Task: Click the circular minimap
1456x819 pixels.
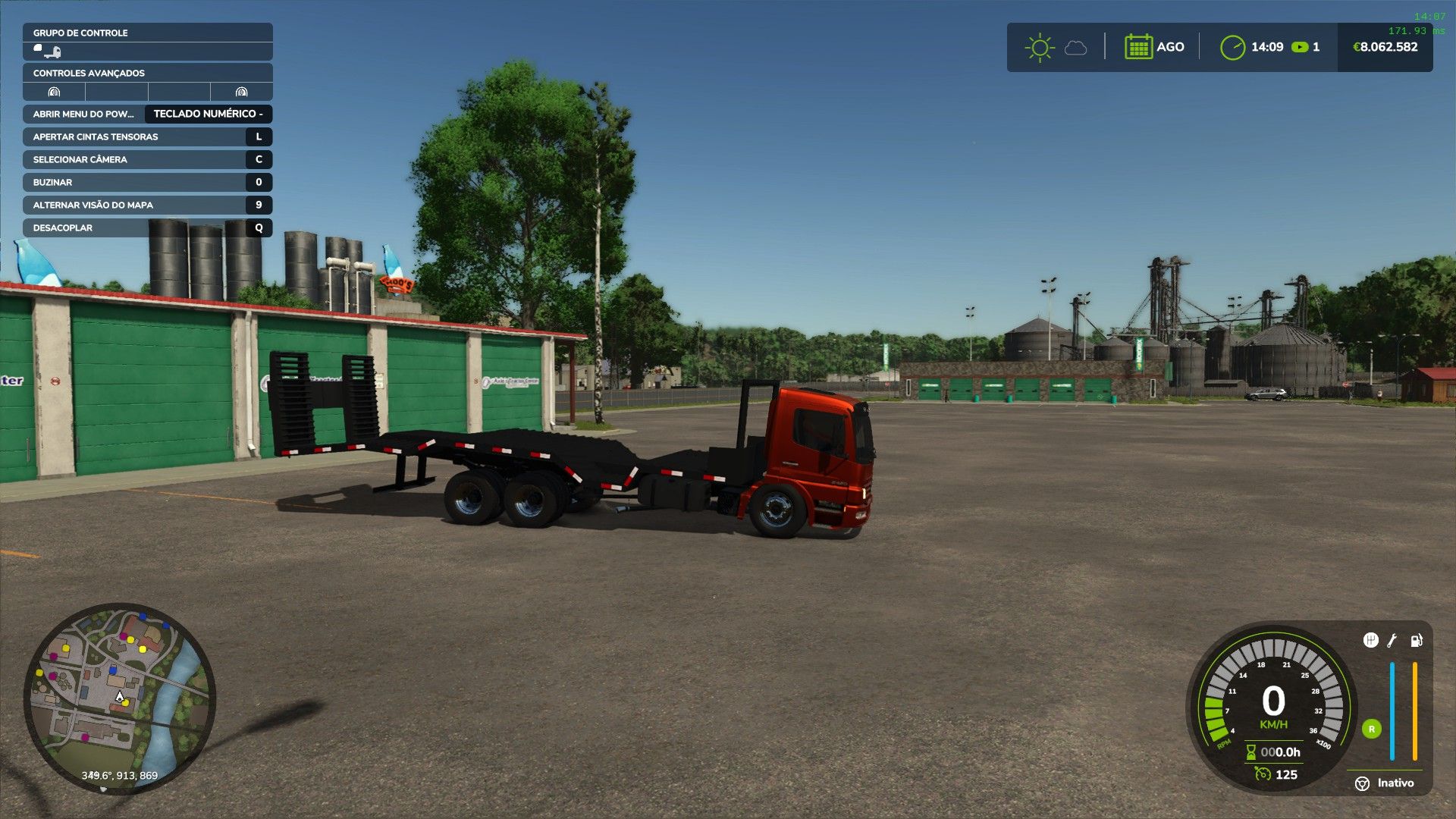Action: pyautogui.click(x=120, y=698)
